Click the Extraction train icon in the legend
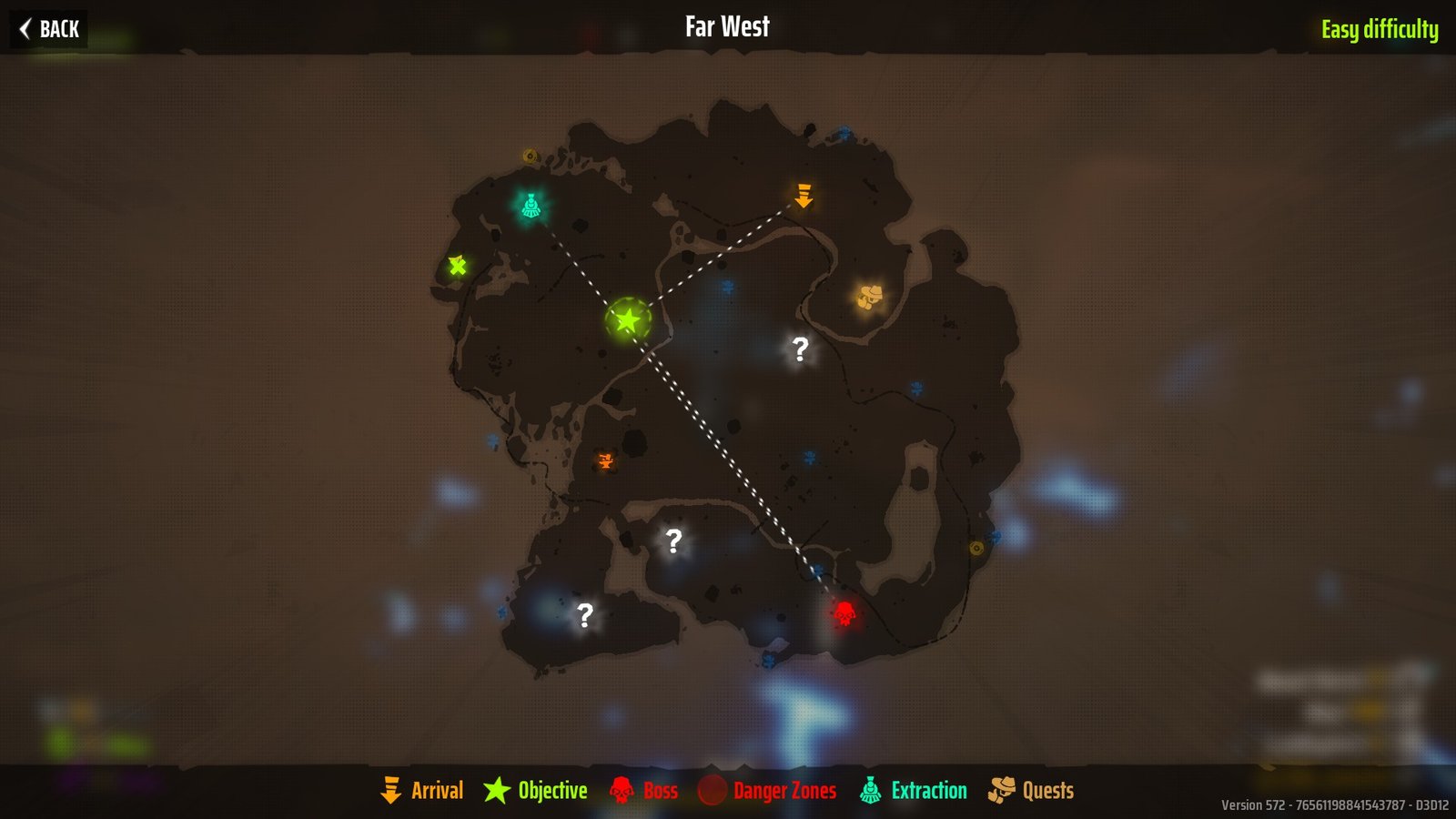1456x819 pixels. coord(871,790)
